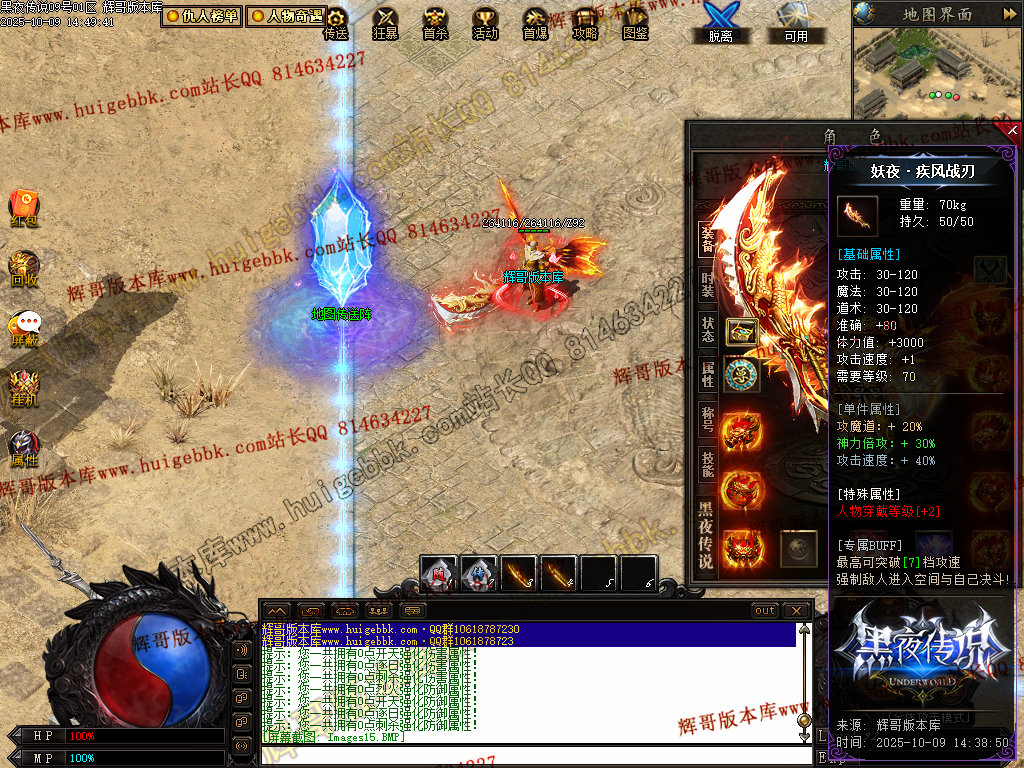Open the 回收 recycle icon
Screen dimensions: 1024x768
click(x=24, y=269)
